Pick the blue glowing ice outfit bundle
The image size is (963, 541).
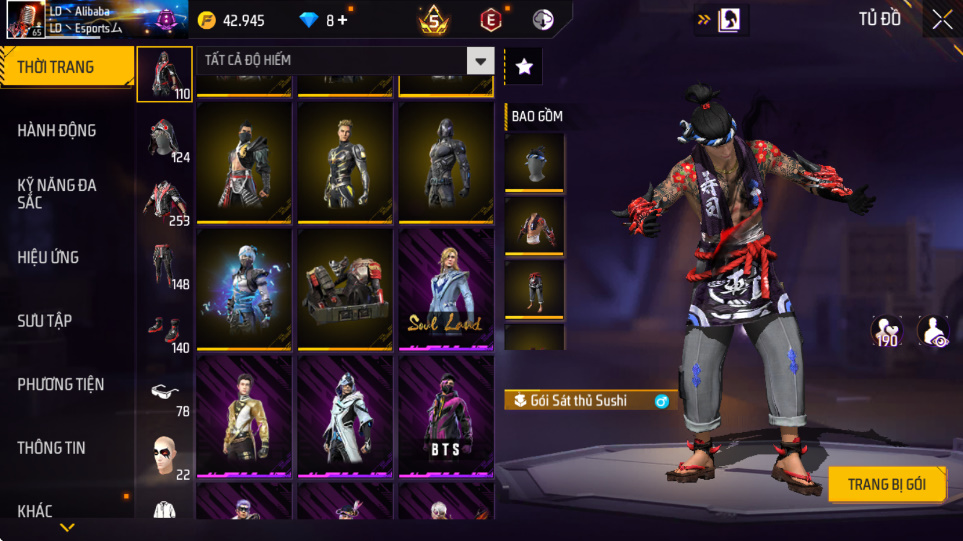click(x=244, y=290)
